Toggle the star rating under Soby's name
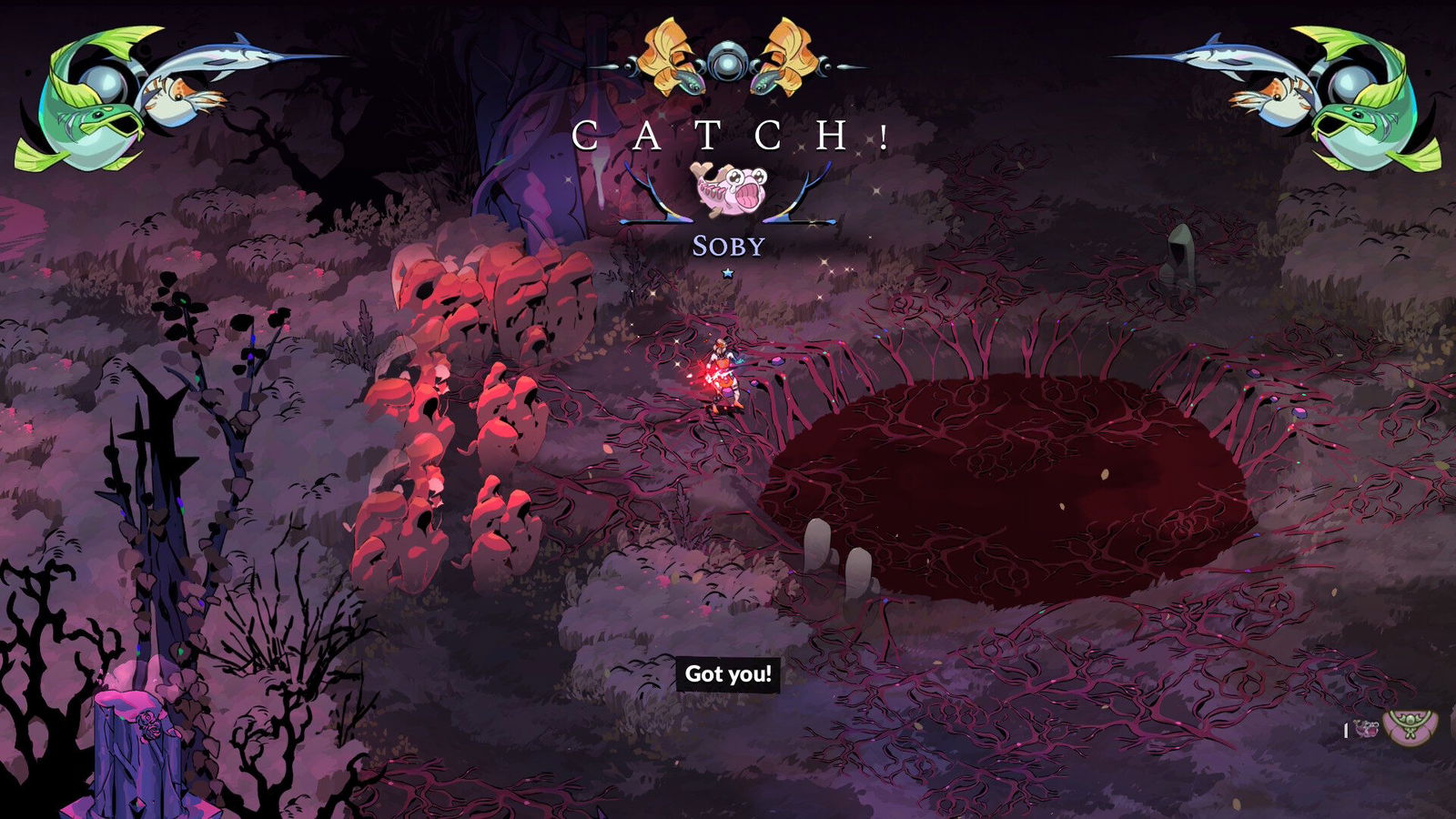Screen dimensions: 1456x819 coord(728,271)
